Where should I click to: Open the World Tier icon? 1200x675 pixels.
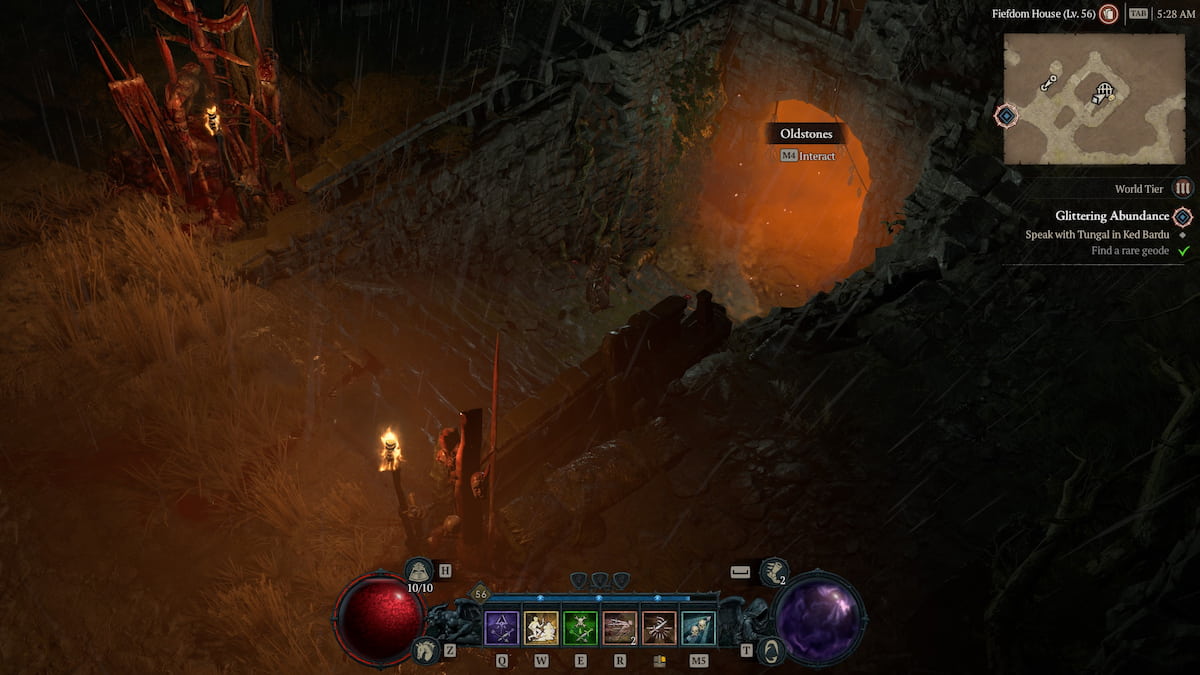[x=1183, y=188]
